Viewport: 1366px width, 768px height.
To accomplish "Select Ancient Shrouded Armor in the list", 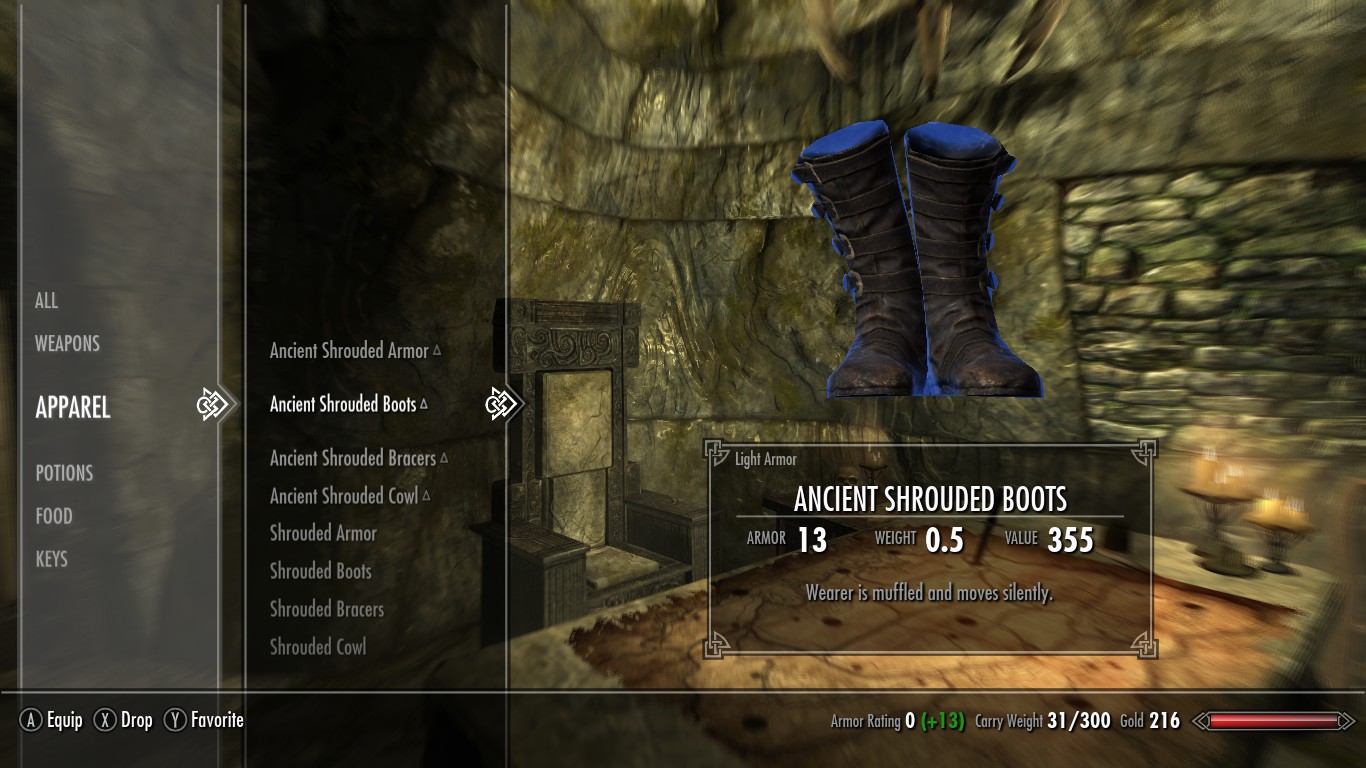I will click(x=349, y=351).
